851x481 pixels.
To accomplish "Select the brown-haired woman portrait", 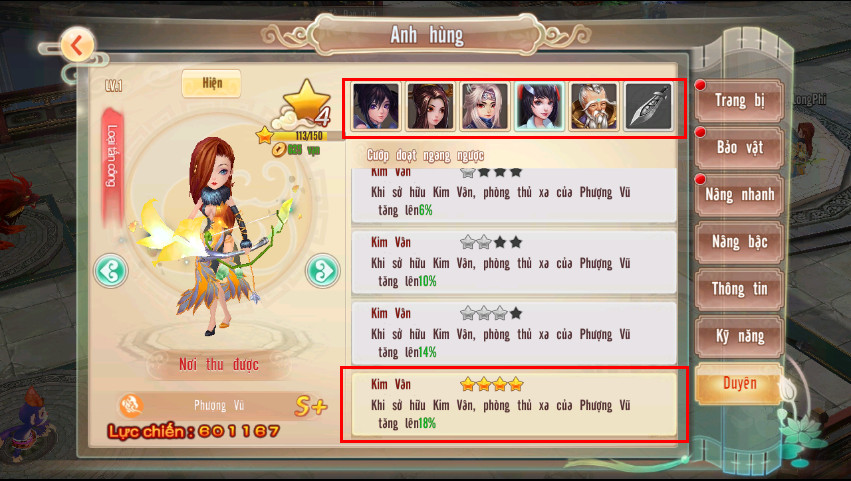I will point(431,107).
